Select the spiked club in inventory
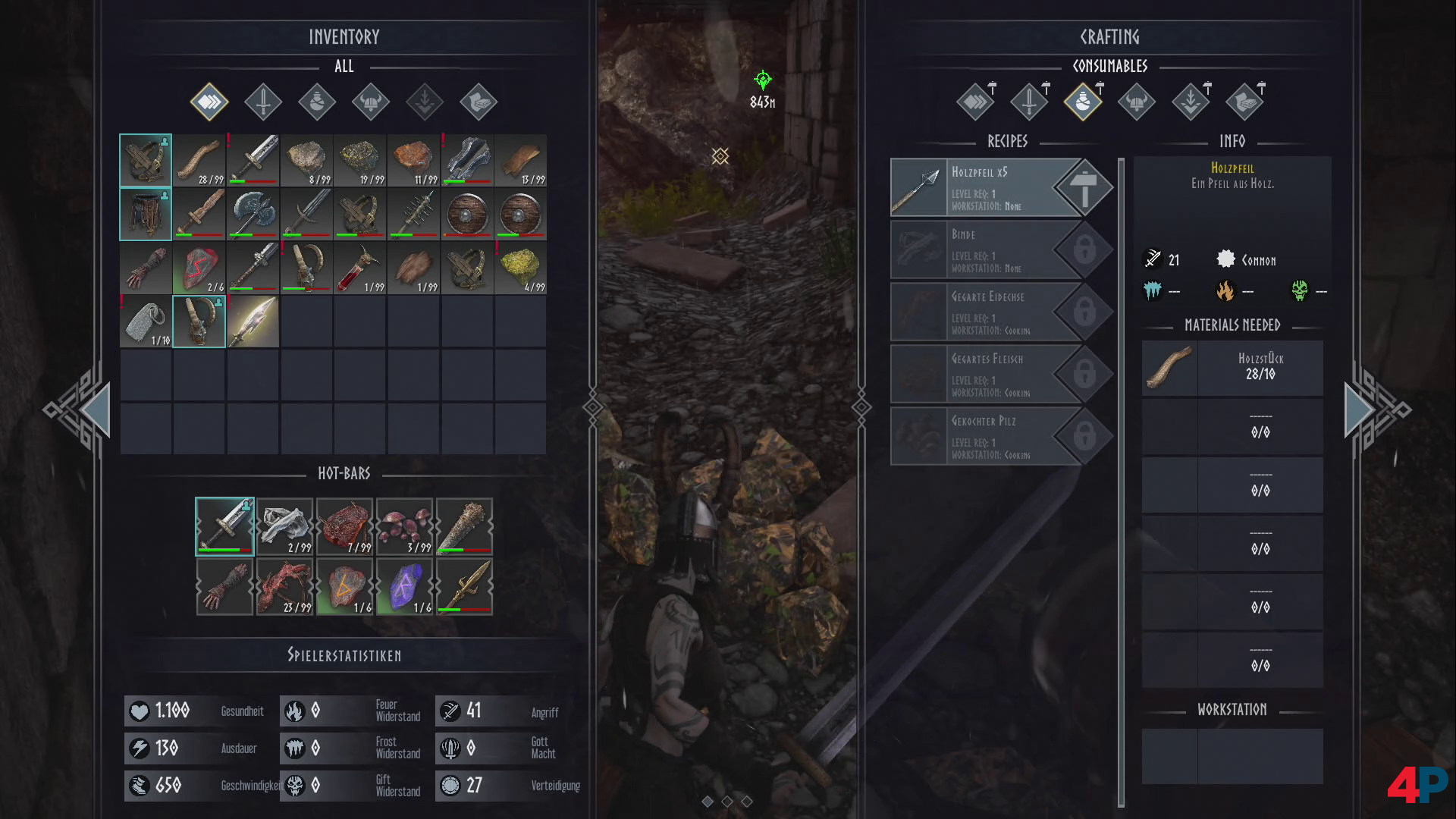Image resolution: width=1456 pixels, height=819 pixels. click(413, 214)
